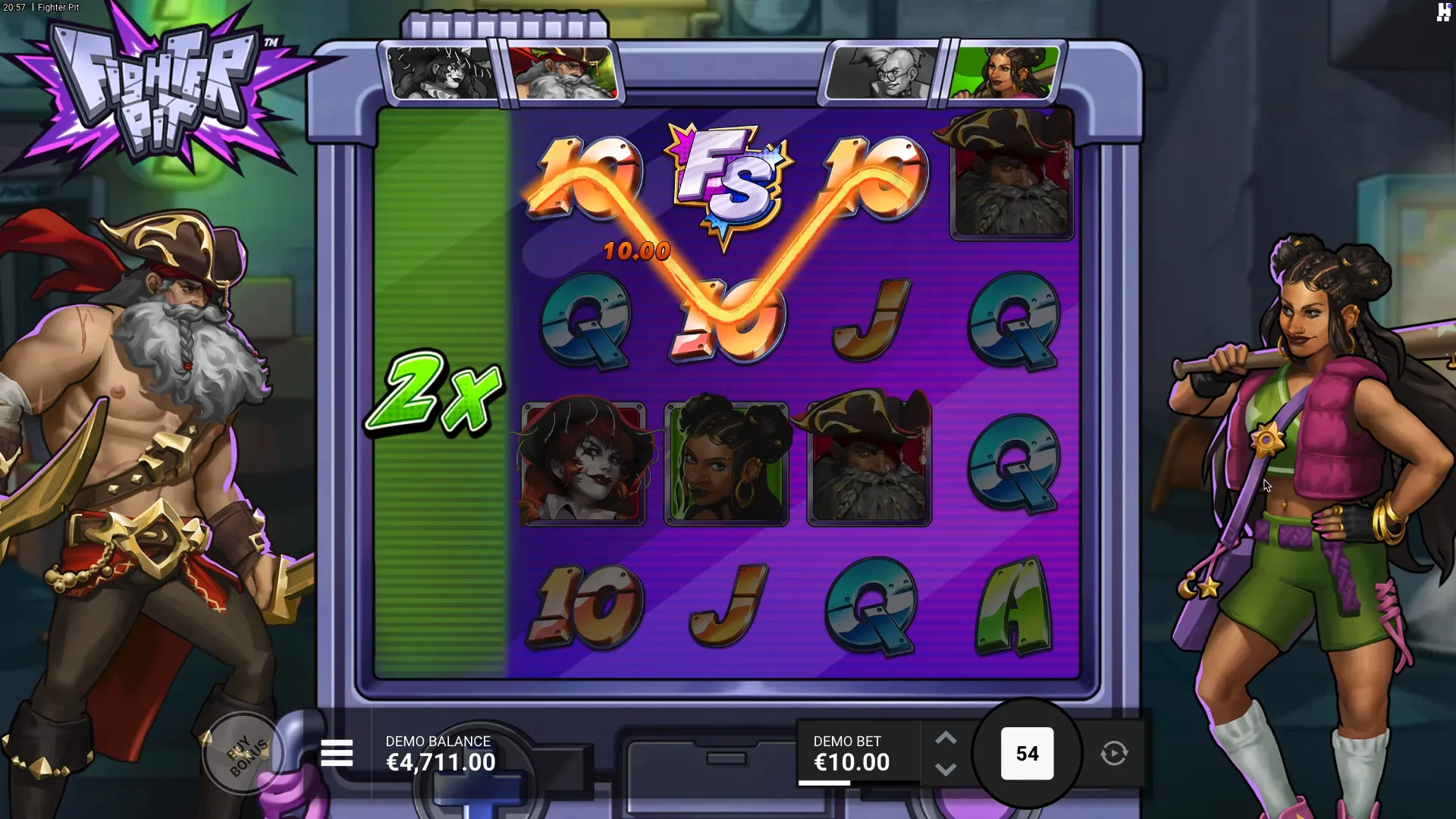The height and width of the screenshot is (819, 1456).
Task: Open the autoplay settings
Action: [1114, 754]
